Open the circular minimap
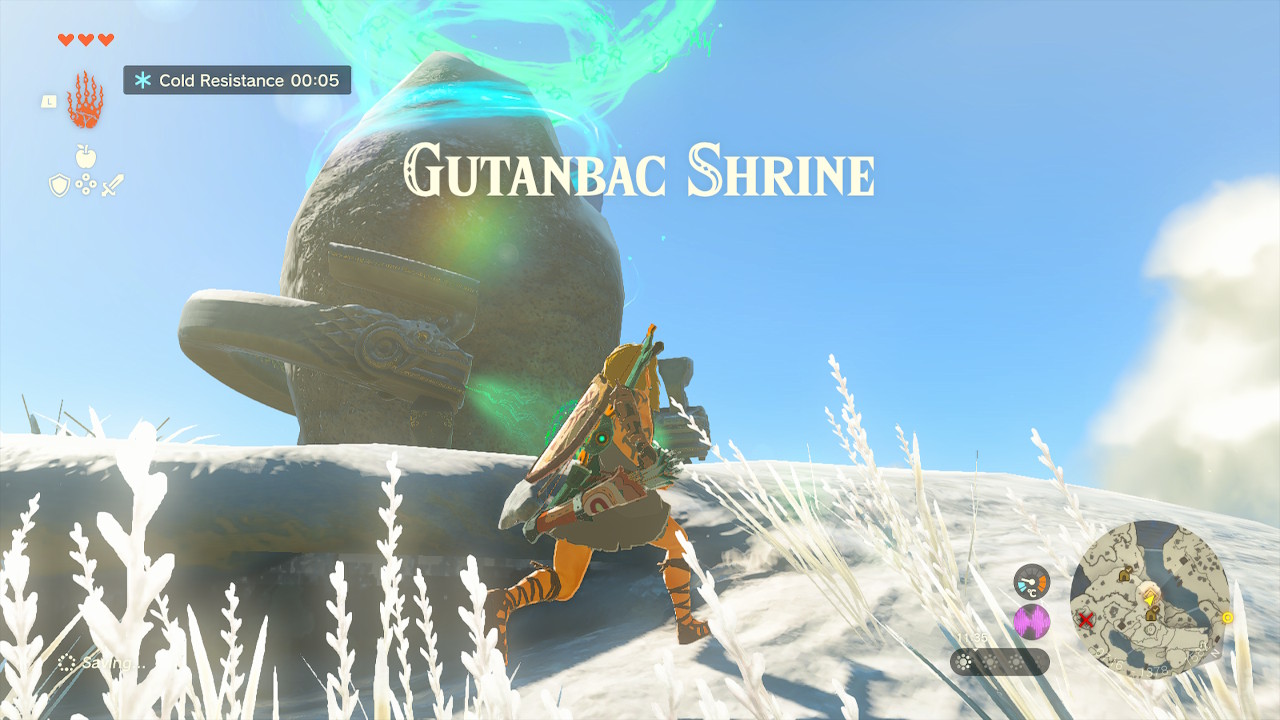 1149,599
